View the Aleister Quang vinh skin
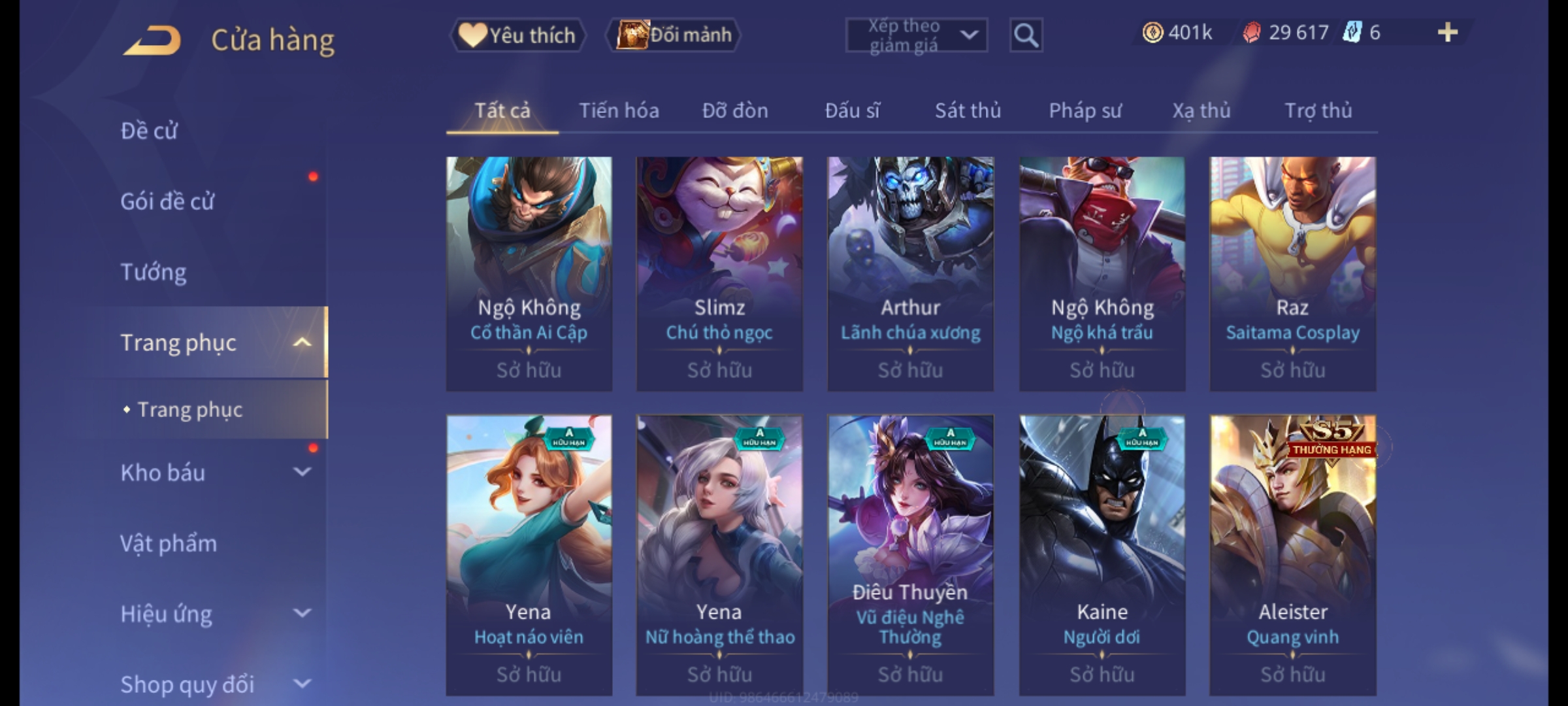This screenshot has height=706, width=1568. click(1292, 554)
